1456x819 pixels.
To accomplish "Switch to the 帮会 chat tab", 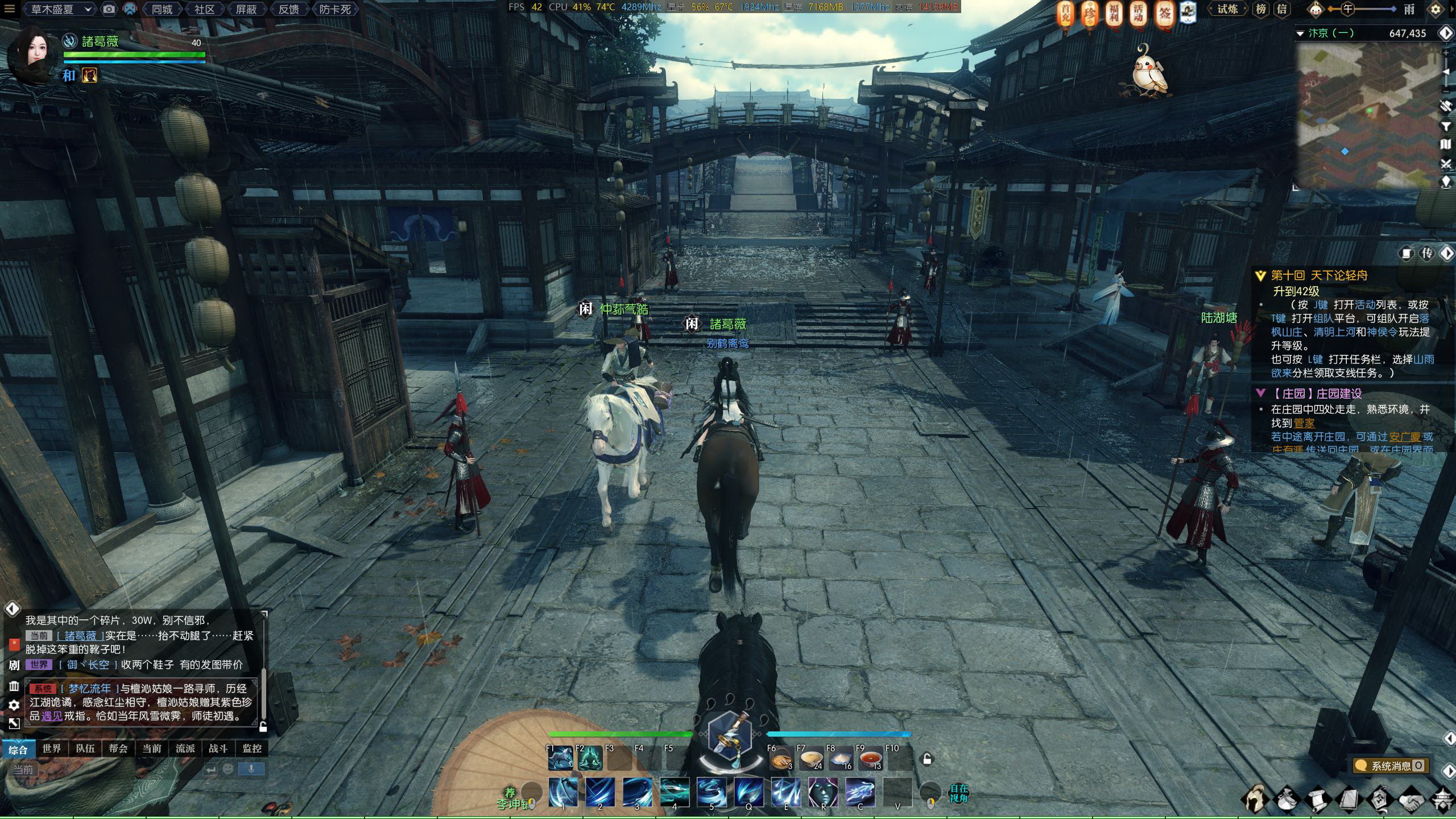I will click(118, 748).
